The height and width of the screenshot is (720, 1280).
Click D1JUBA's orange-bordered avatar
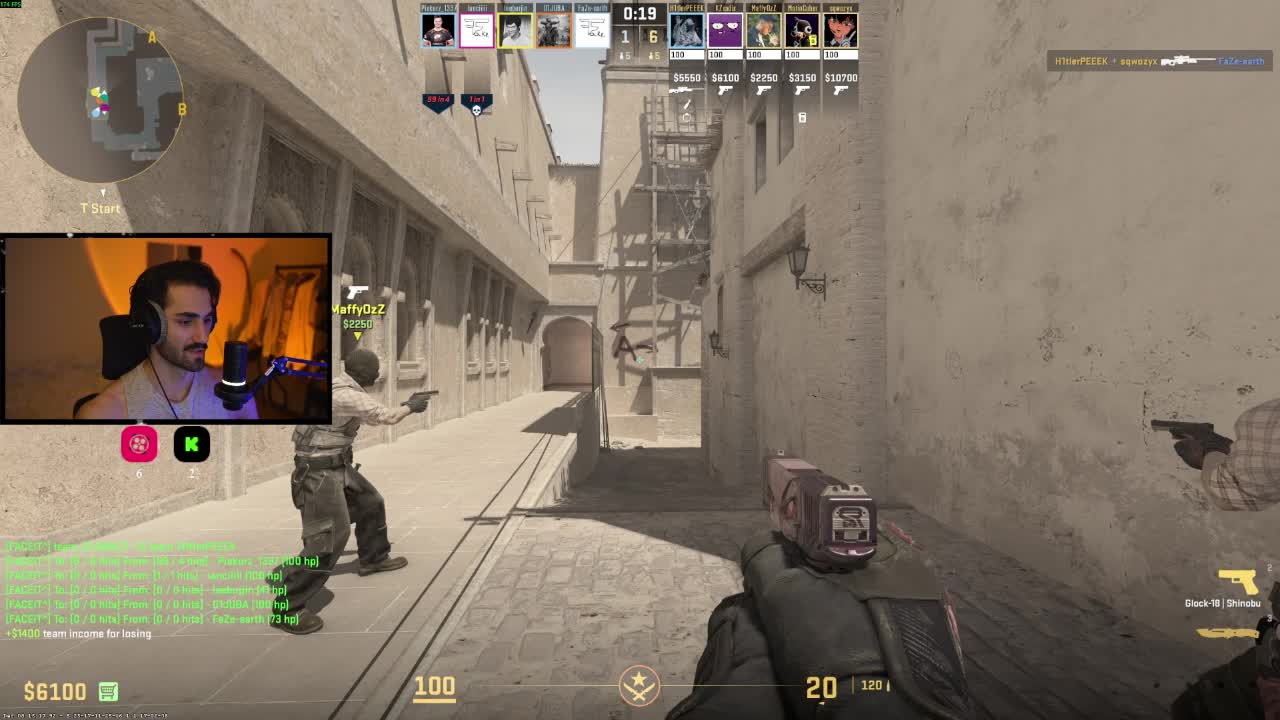(553, 31)
